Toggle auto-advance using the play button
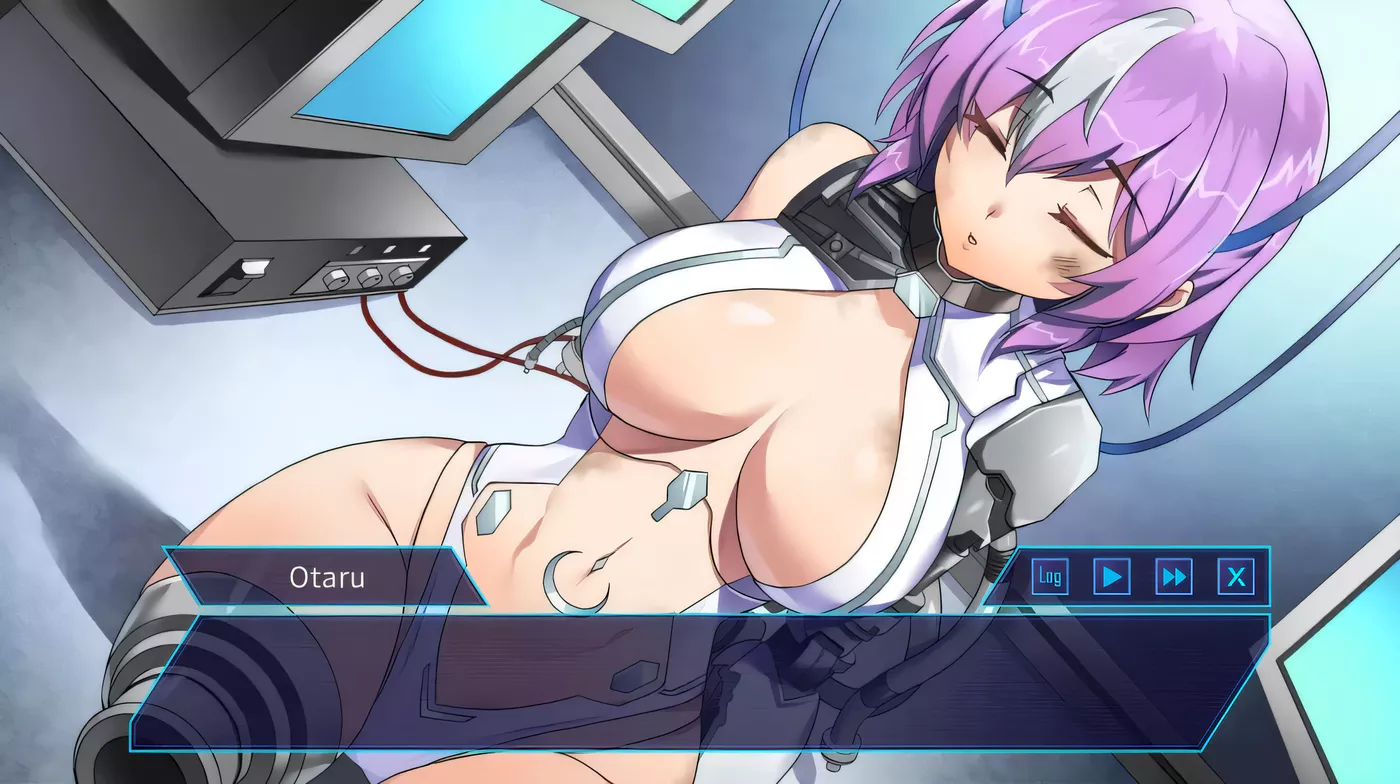This screenshot has width=1400, height=784. [x=1113, y=576]
